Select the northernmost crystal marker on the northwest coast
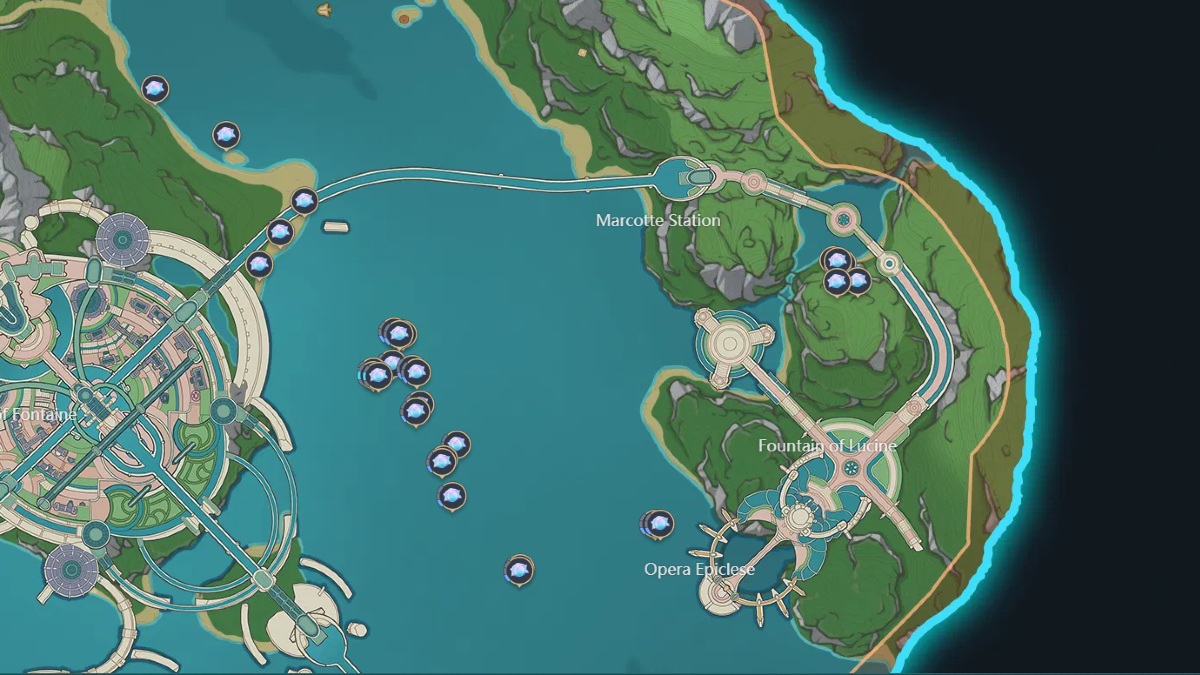The image size is (1200, 675). [x=155, y=89]
